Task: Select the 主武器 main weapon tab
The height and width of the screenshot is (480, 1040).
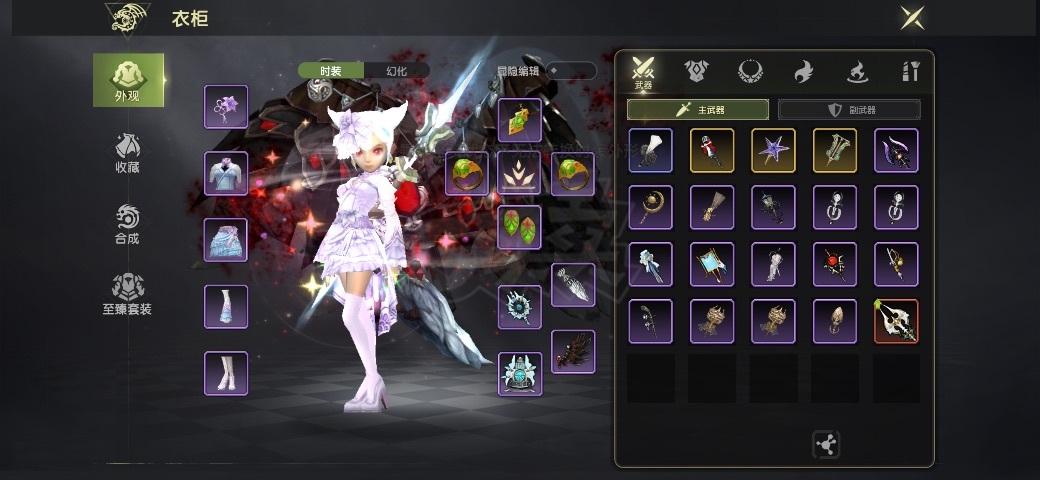Action: (698, 110)
